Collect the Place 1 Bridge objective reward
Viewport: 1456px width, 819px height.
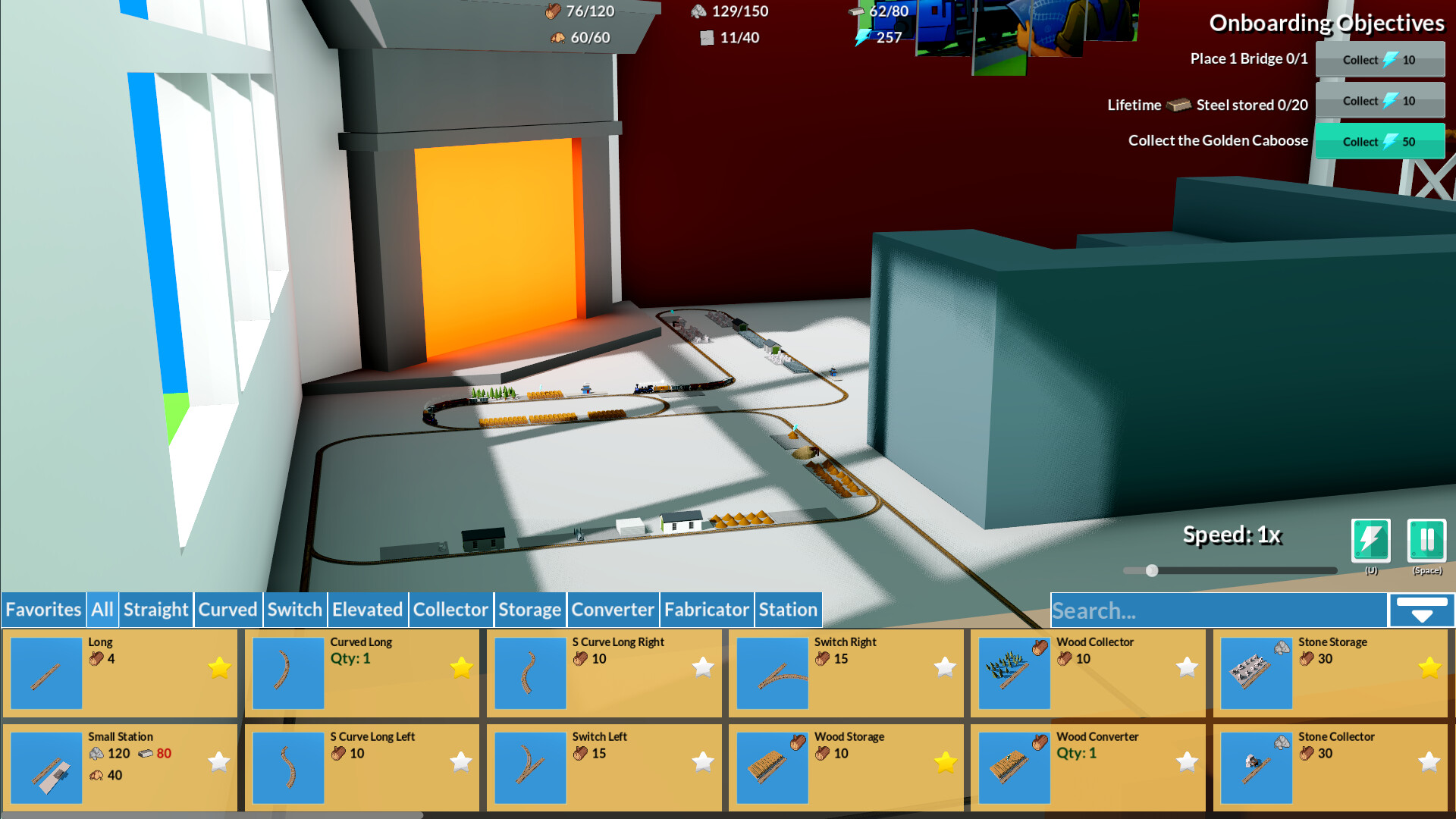[x=1379, y=60]
